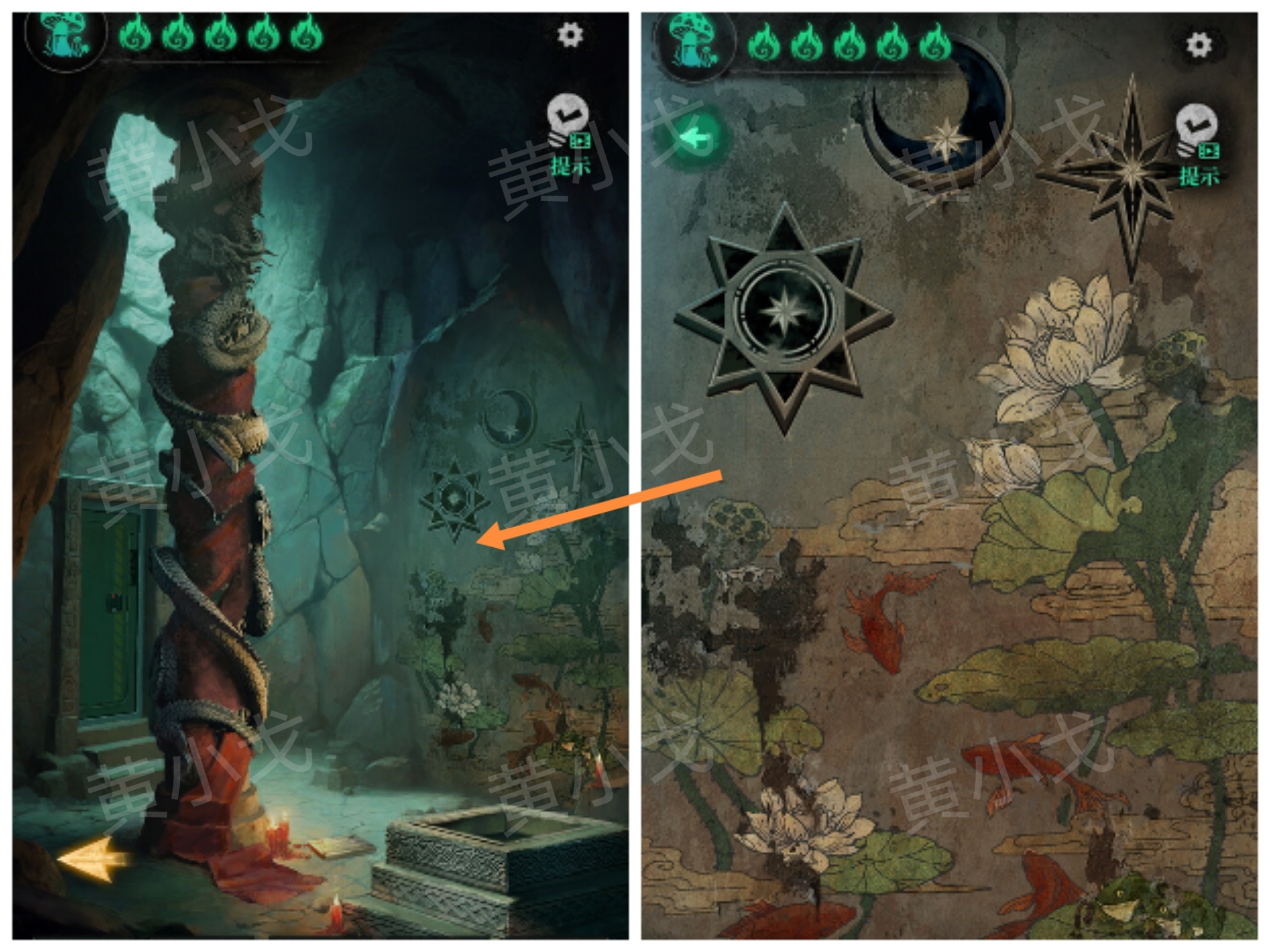Click the golden left navigation arrow
Viewport: 1270px width, 952px height.
pyautogui.click(x=93, y=859)
